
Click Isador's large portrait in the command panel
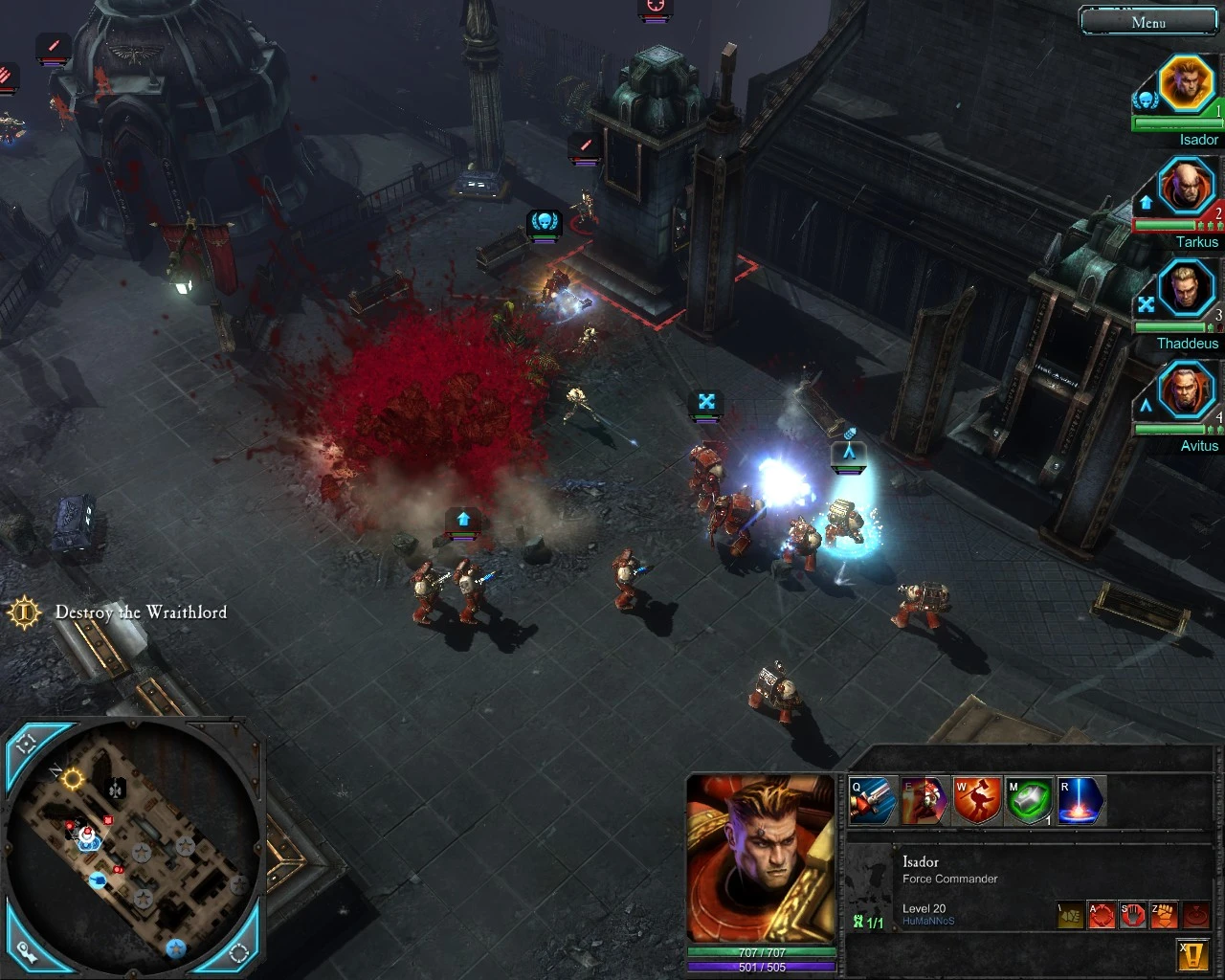click(761, 857)
